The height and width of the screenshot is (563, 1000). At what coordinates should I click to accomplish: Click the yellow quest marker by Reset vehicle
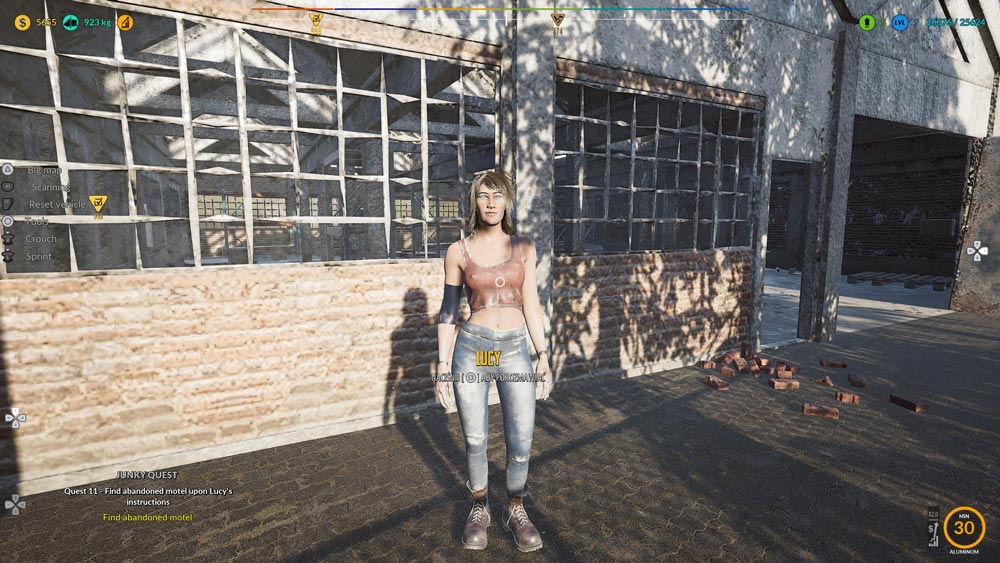tap(97, 206)
